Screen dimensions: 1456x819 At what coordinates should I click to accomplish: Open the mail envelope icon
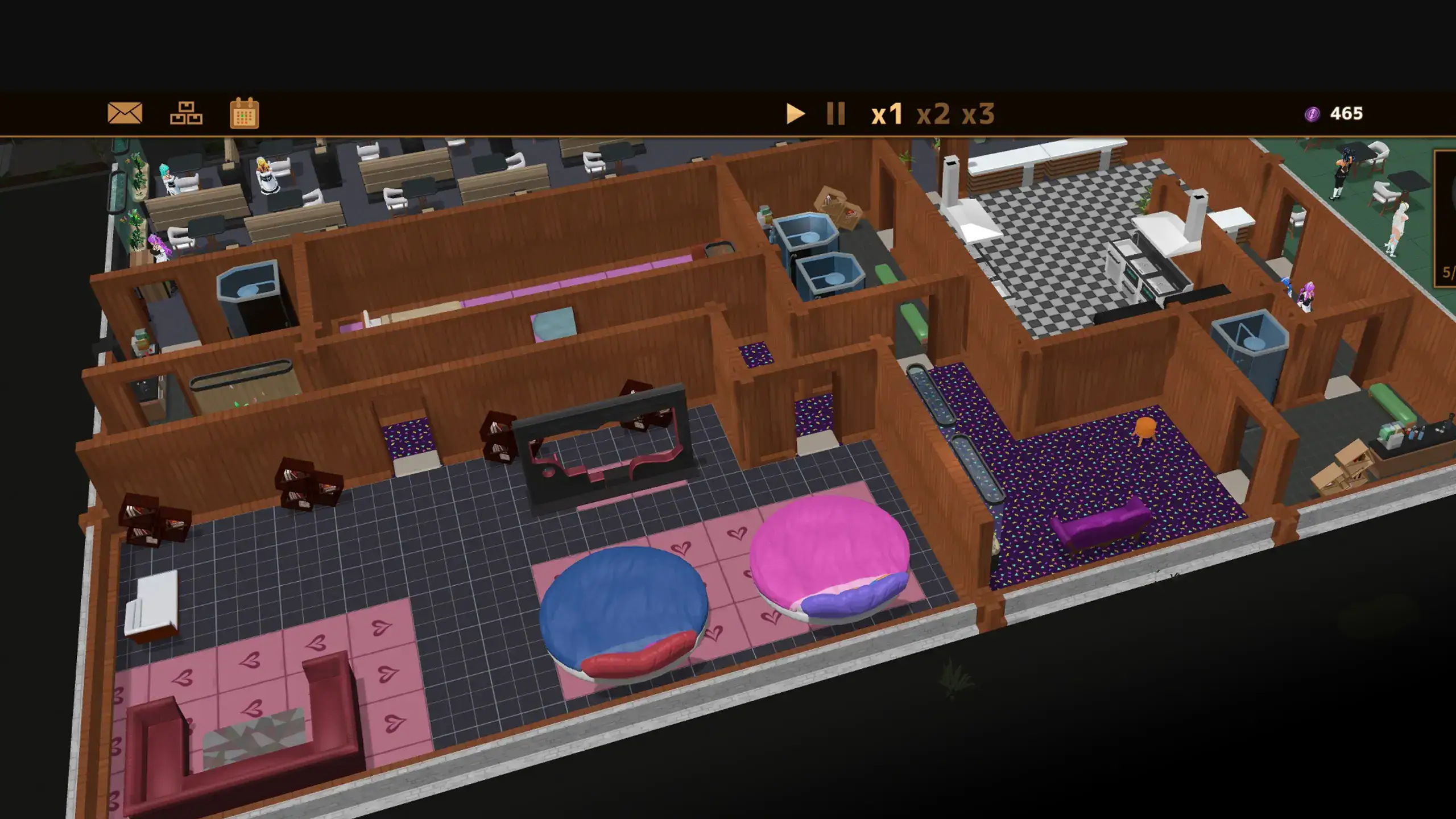(x=125, y=113)
